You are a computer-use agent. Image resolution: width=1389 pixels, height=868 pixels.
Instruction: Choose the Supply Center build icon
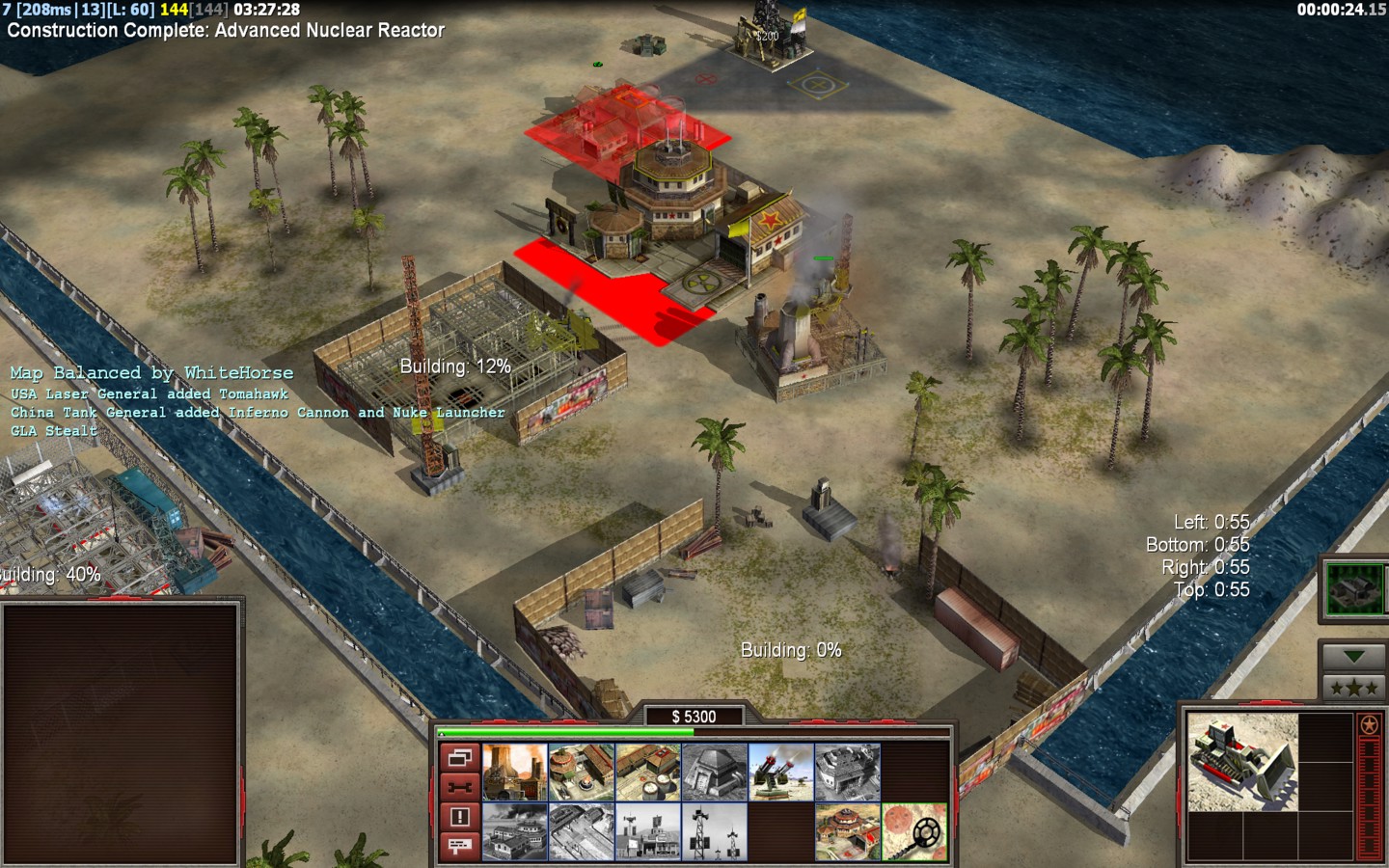(x=647, y=772)
